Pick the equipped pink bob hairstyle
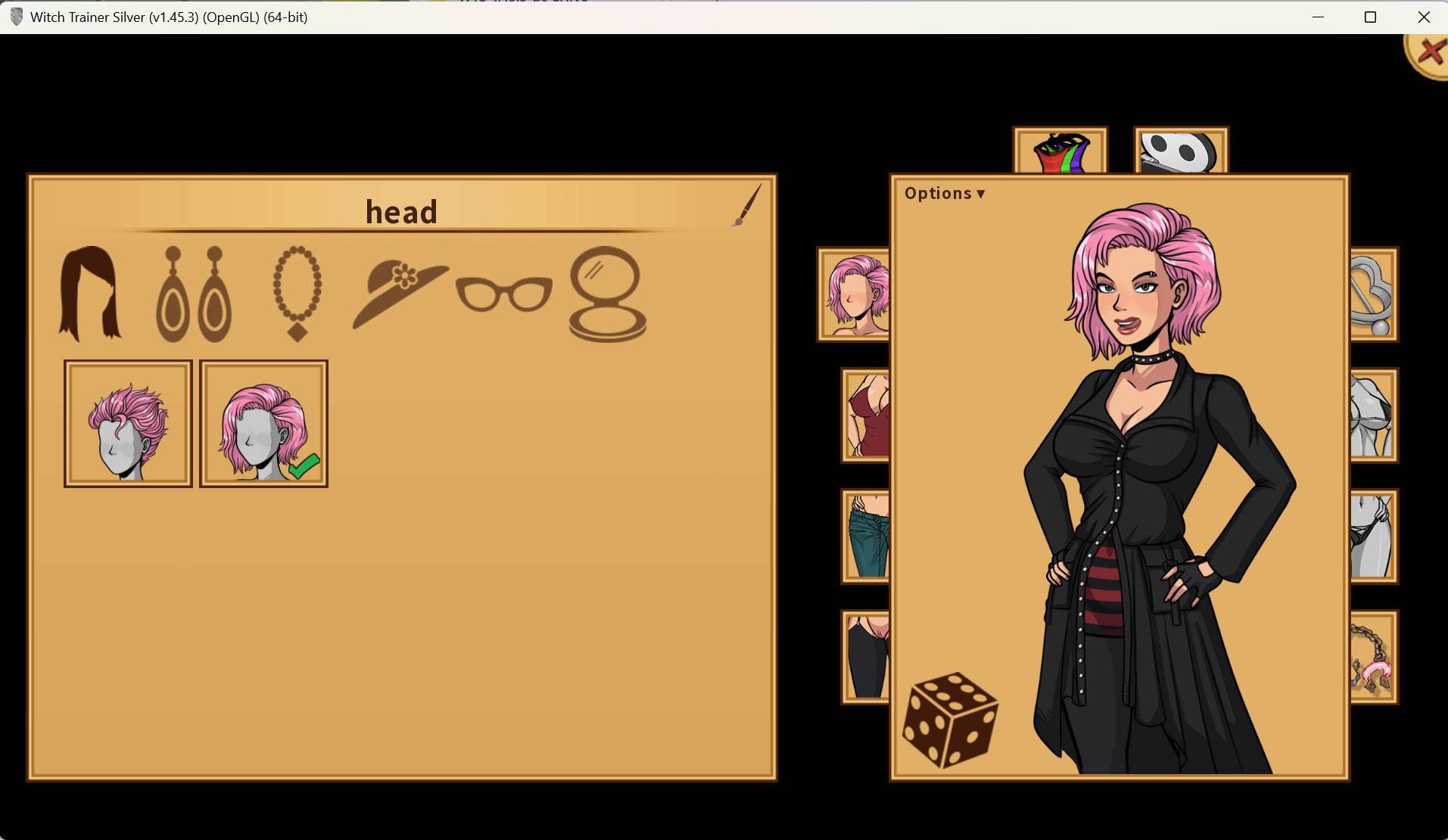 click(x=263, y=424)
